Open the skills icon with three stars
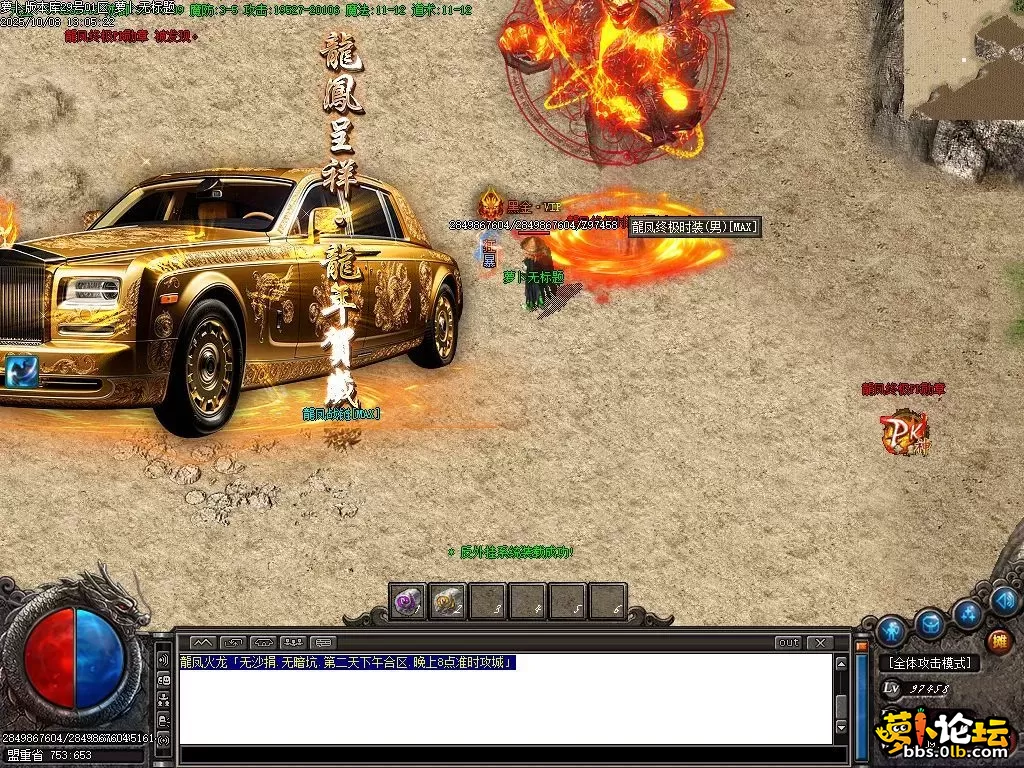Viewport: 1024px width, 768px height. [x=968, y=614]
